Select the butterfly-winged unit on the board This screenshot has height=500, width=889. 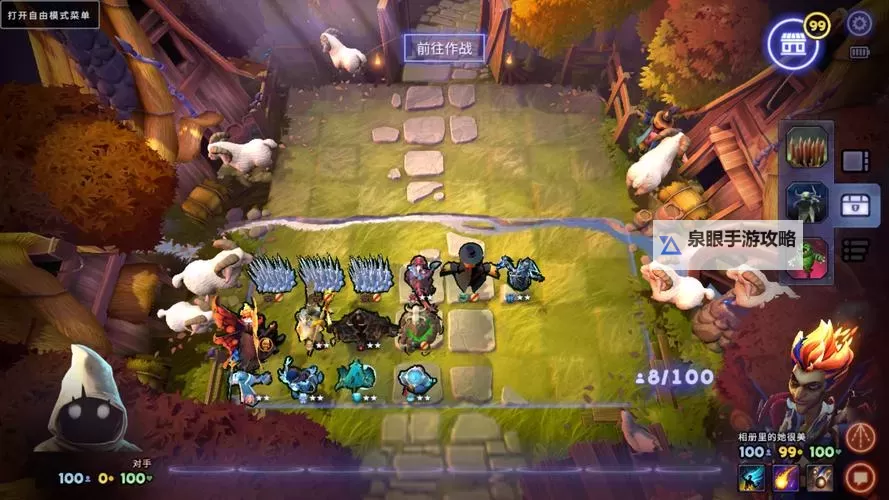(238, 329)
